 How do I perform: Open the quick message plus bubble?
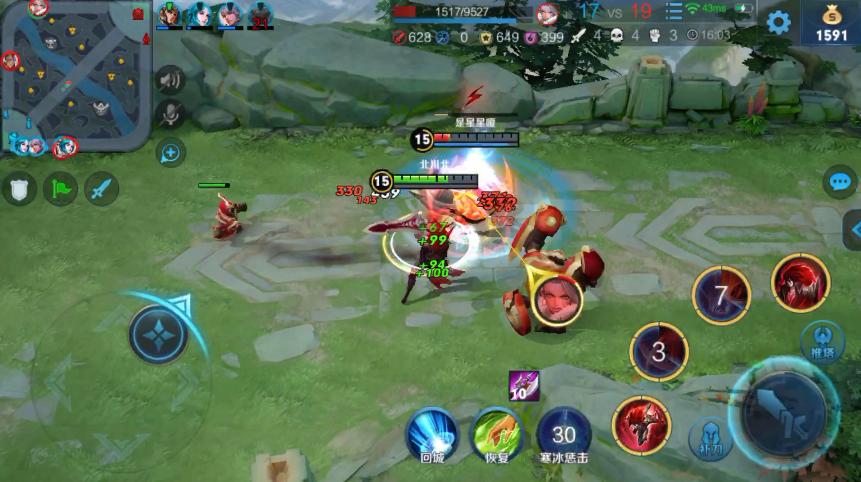pyautogui.click(x=171, y=152)
